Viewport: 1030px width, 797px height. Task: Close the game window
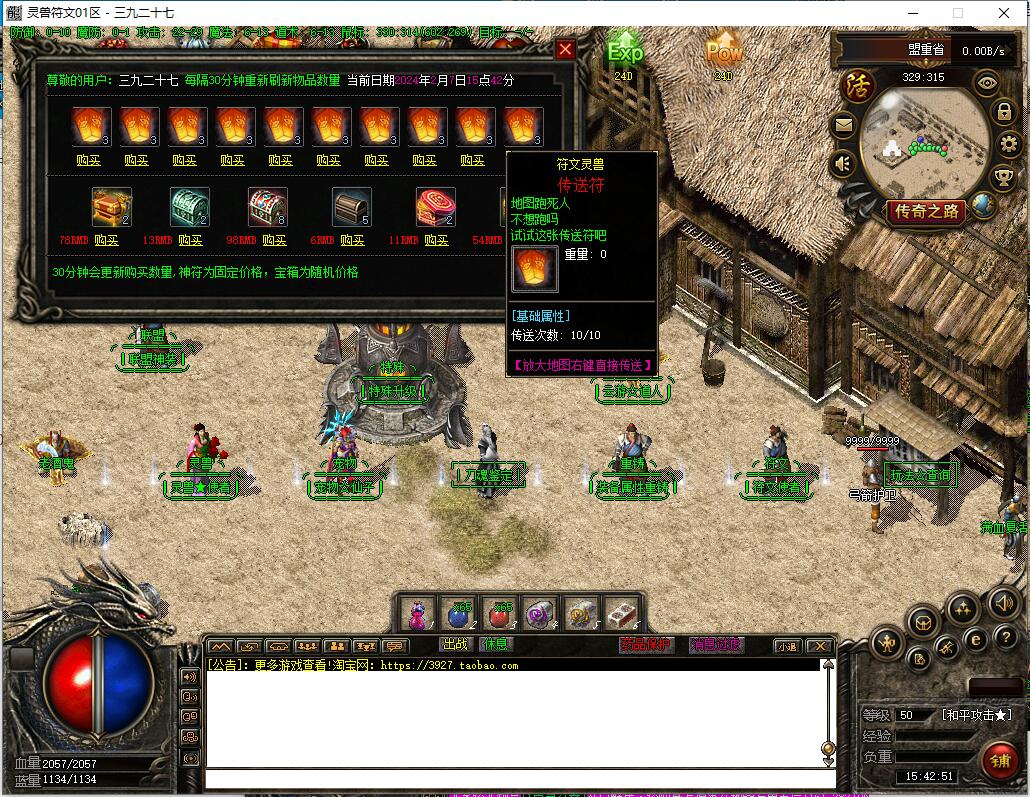[x=1005, y=13]
